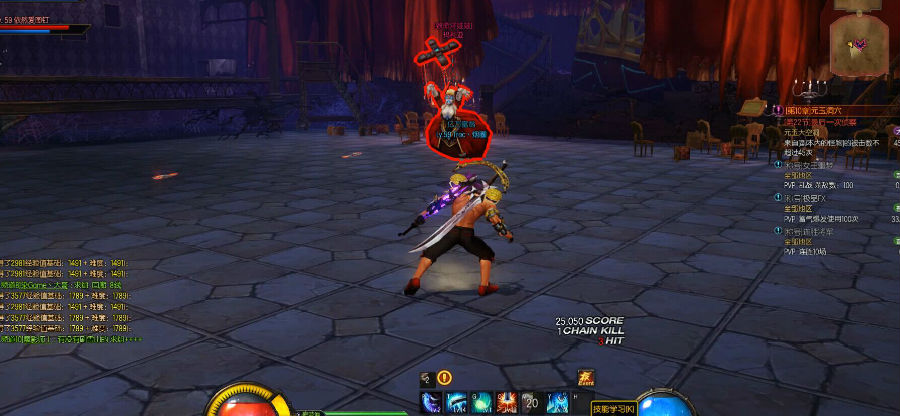Activate the purple crescent slash skill

(432, 402)
